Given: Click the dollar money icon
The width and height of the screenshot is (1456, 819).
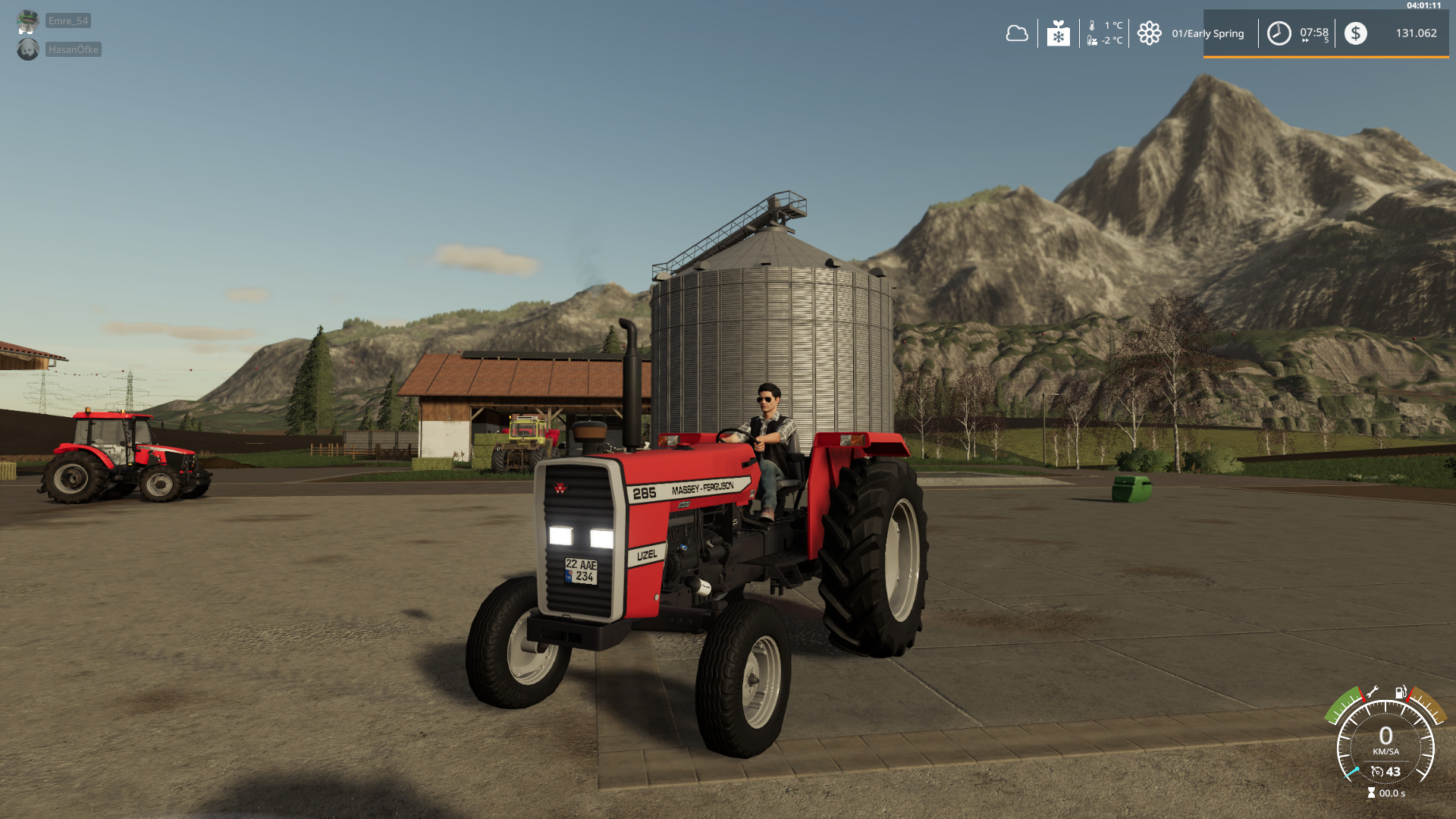Looking at the screenshot, I should point(1355,33).
